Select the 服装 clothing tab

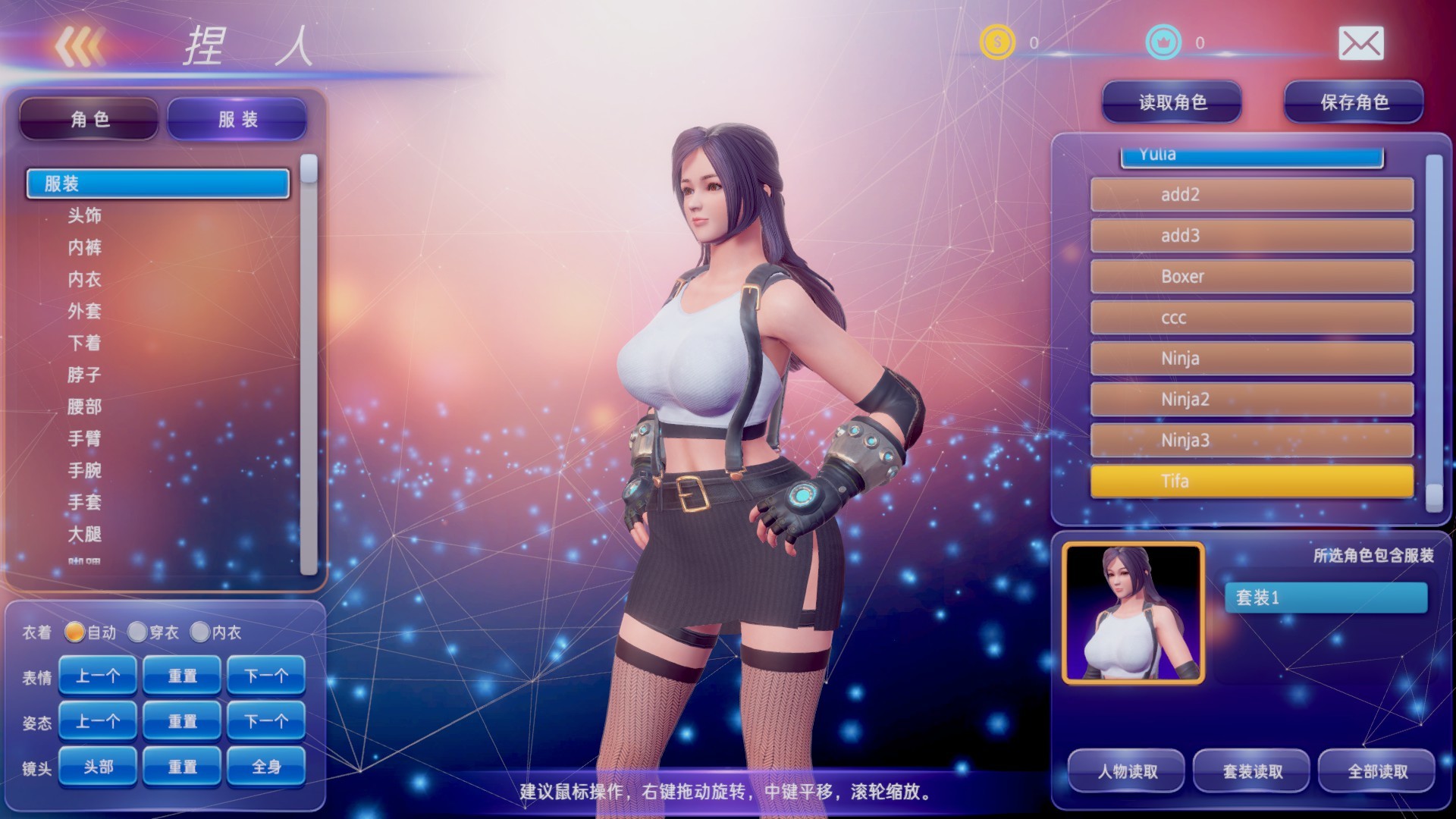point(235,118)
